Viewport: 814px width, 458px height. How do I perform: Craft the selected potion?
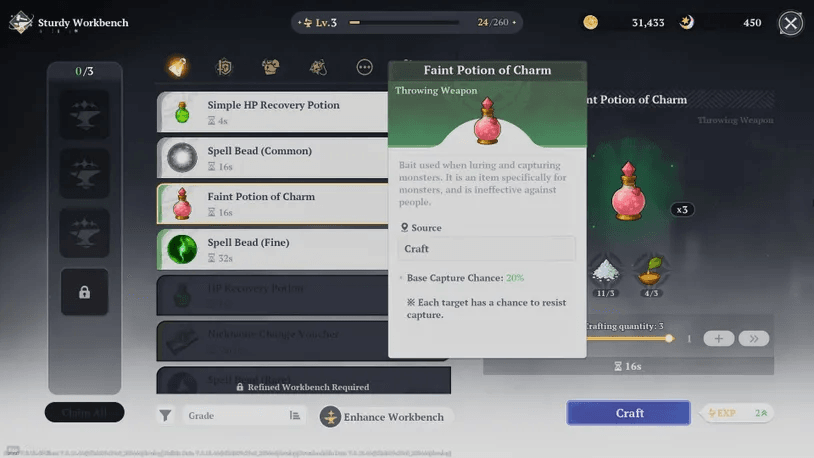[x=628, y=413]
